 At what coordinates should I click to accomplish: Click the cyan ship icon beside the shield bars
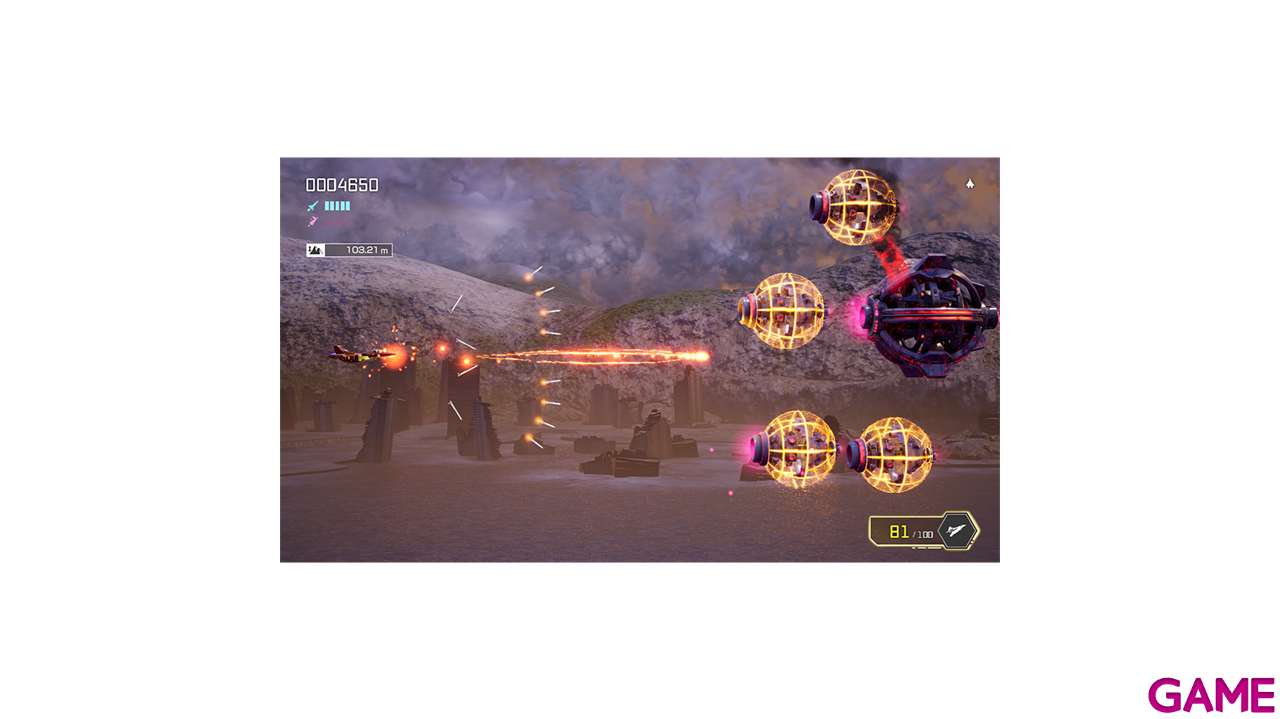tap(313, 206)
